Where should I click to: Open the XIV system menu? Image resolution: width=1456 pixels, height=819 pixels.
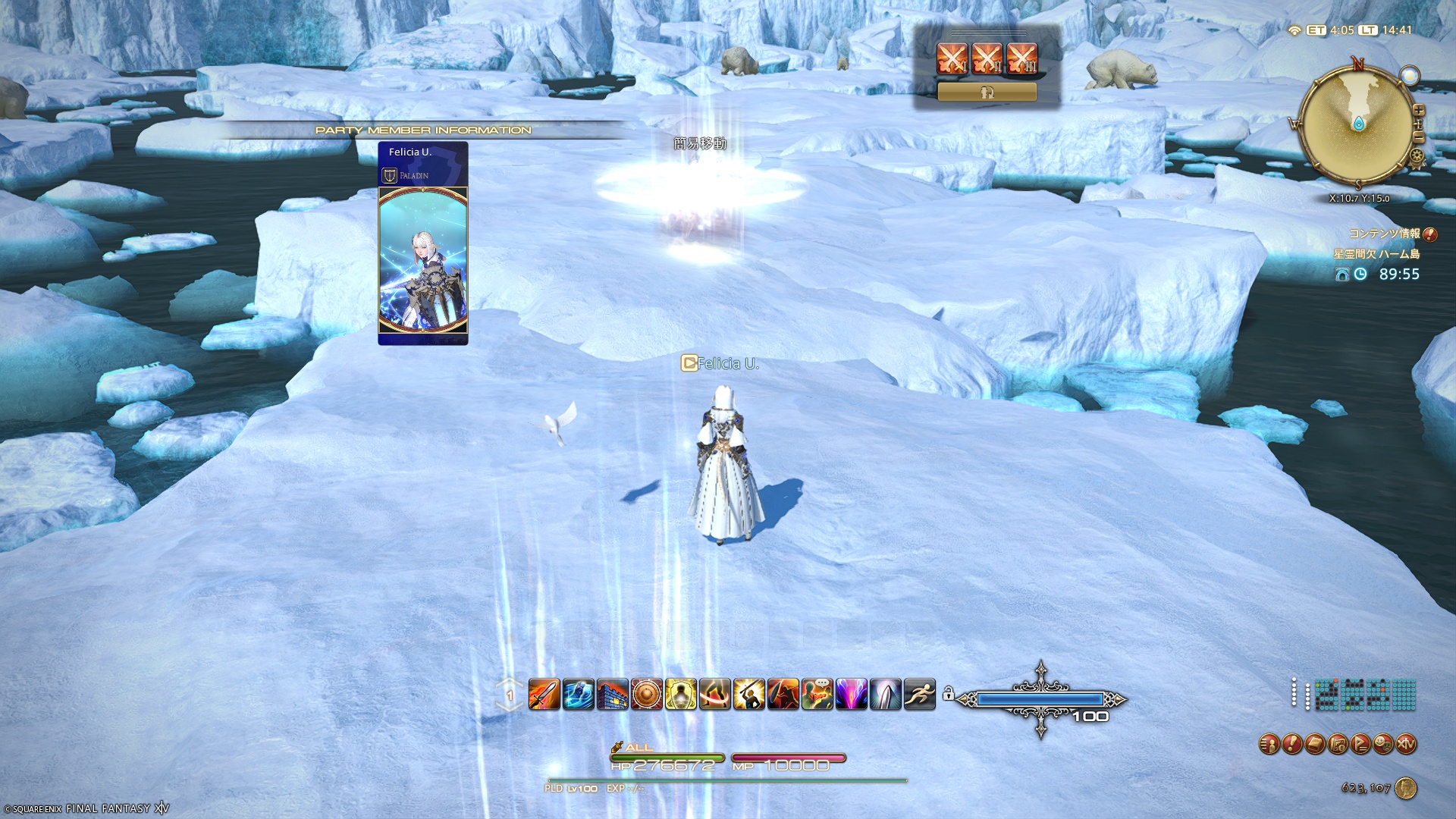1406,744
